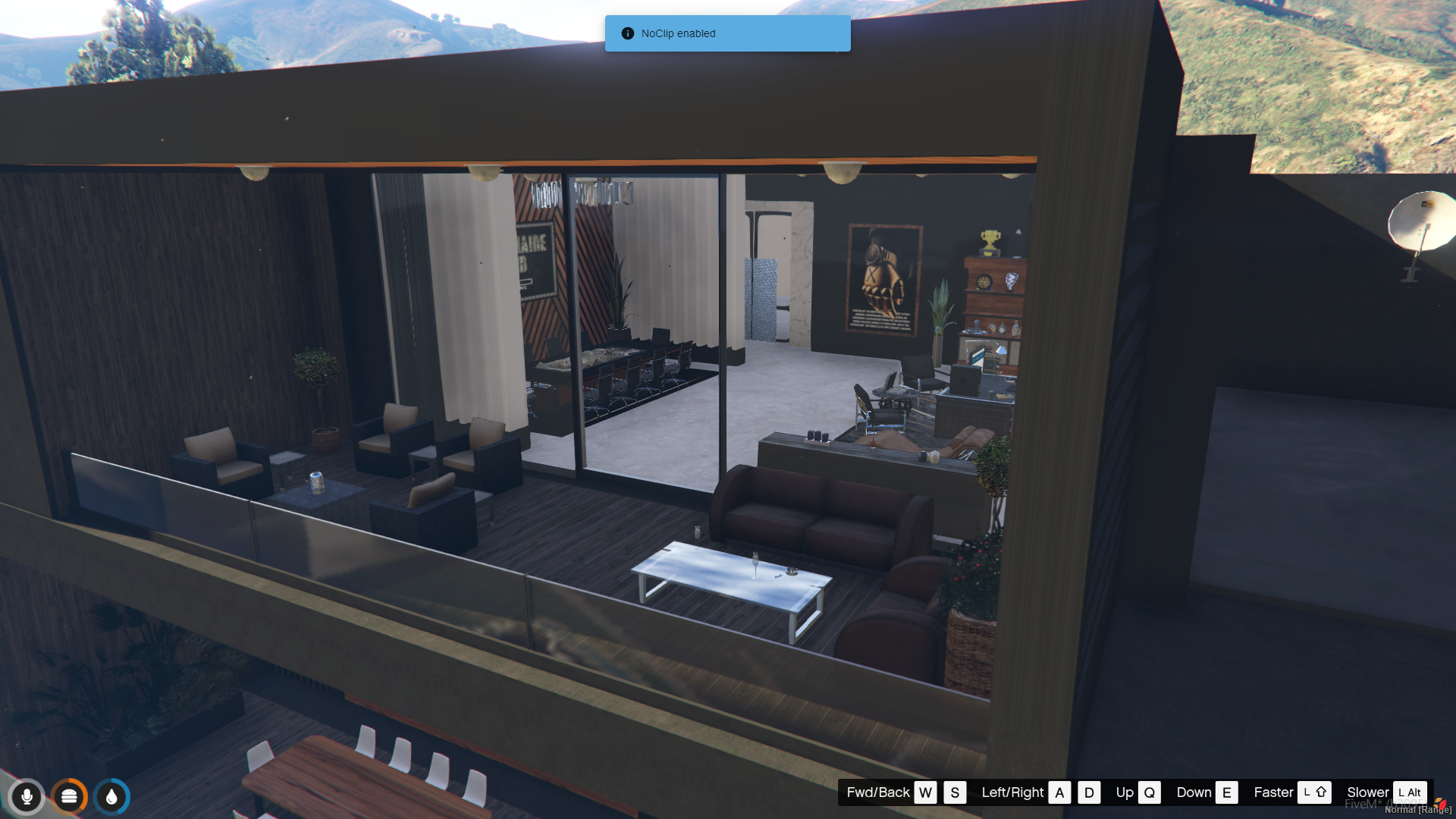Click the burger hunger status icon
Image resolution: width=1456 pixels, height=819 pixels.
point(69,797)
